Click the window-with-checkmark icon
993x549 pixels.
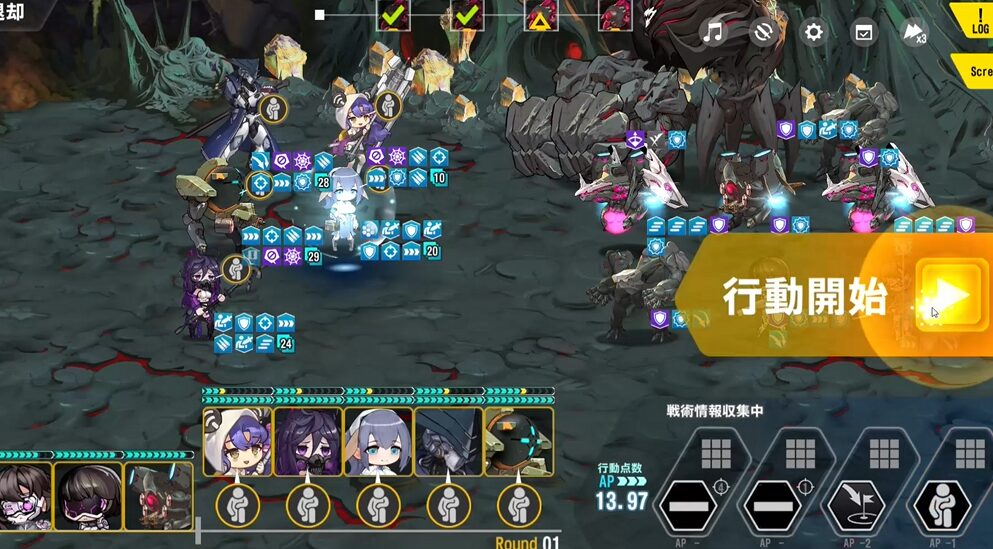tap(863, 32)
